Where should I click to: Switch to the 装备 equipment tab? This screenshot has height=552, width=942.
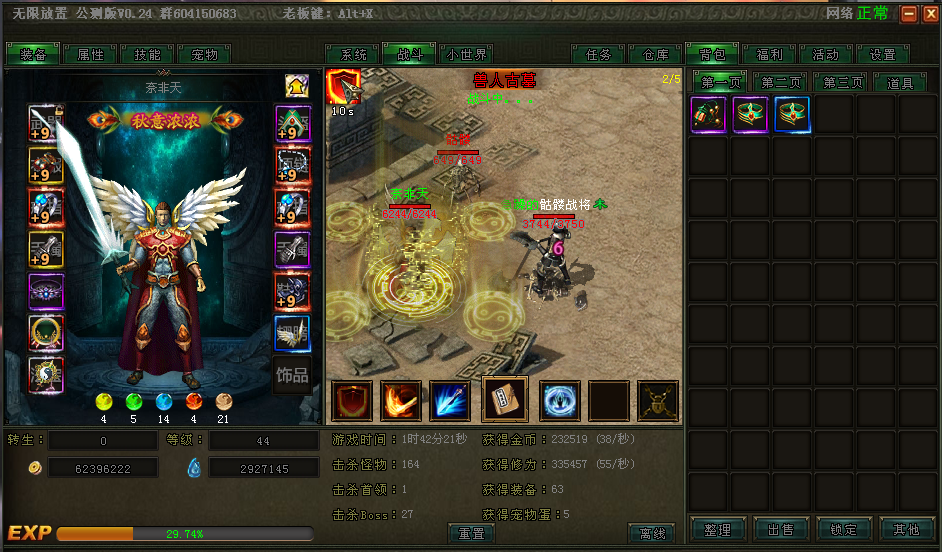coord(33,55)
